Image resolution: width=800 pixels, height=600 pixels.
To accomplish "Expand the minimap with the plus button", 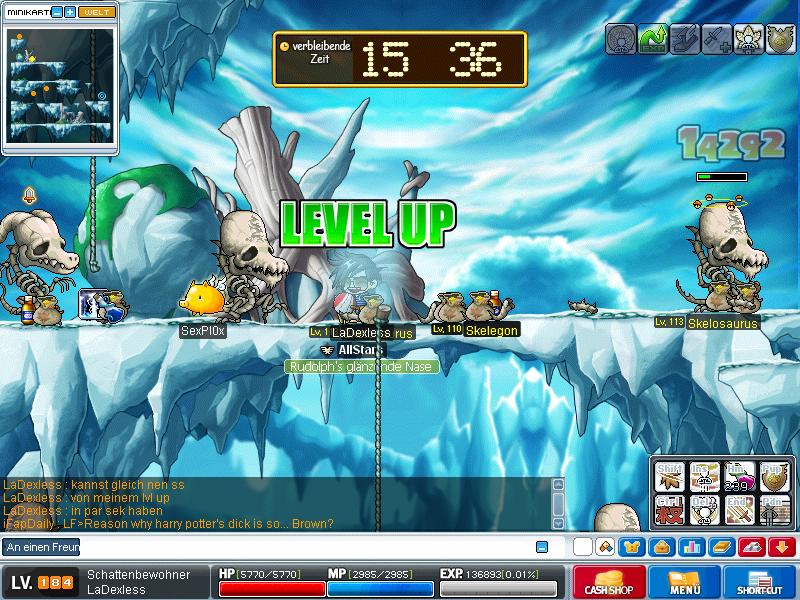I will point(70,12).
